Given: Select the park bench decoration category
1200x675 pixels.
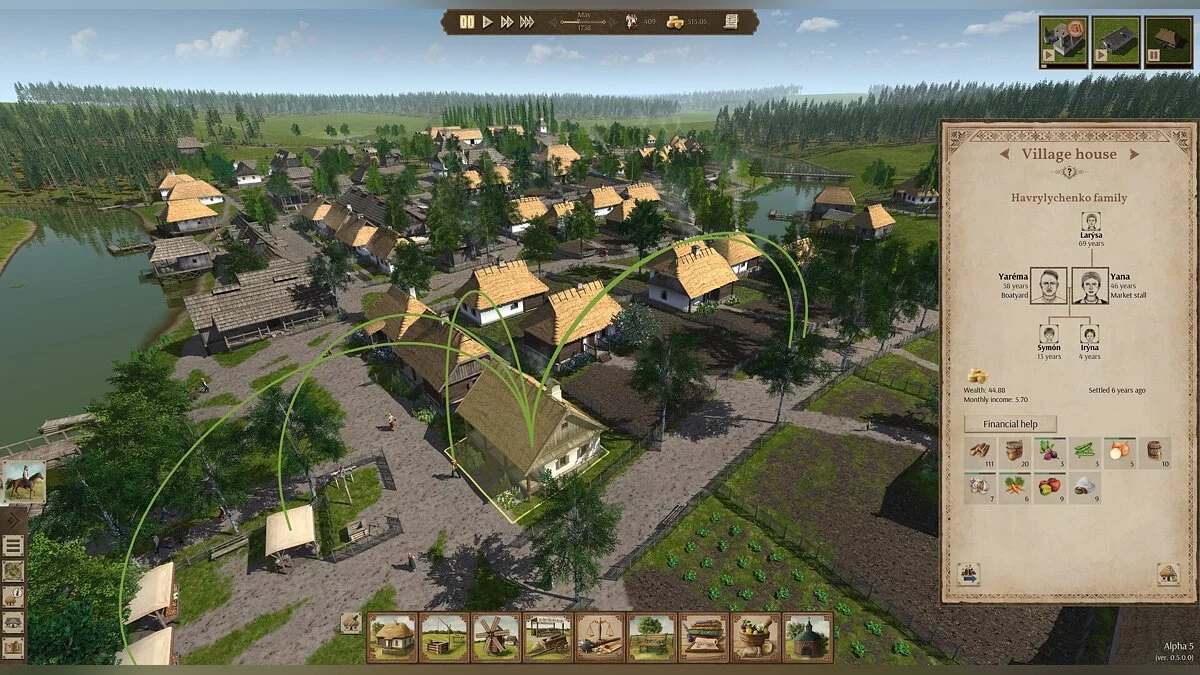Looking at the screenshot, I should [652, 637].
